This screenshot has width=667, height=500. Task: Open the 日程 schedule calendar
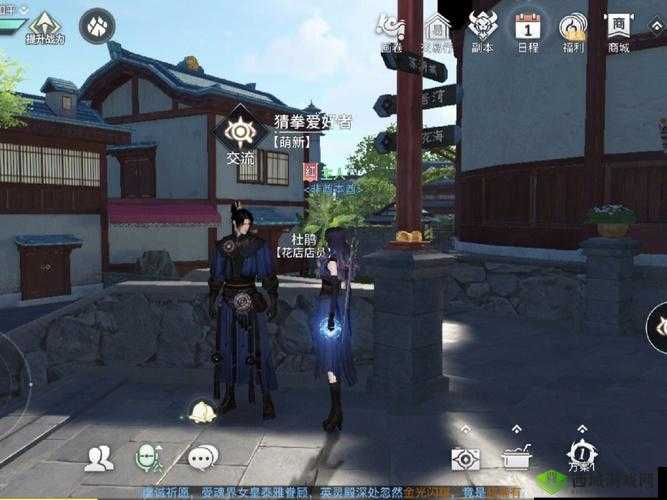[x=528, y=28]
